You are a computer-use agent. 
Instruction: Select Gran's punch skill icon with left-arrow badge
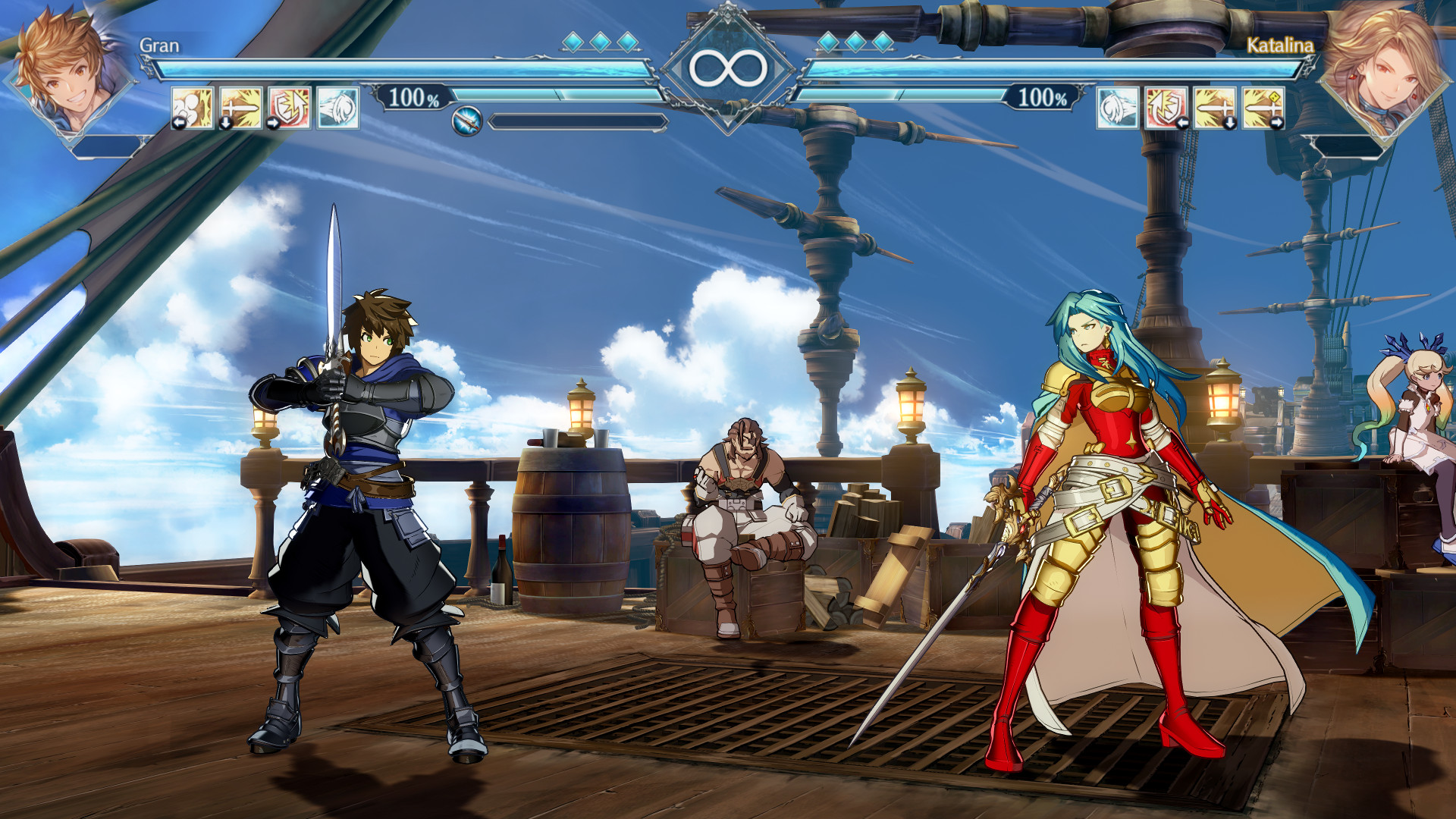pyautogui.click(x=191, y=110)
